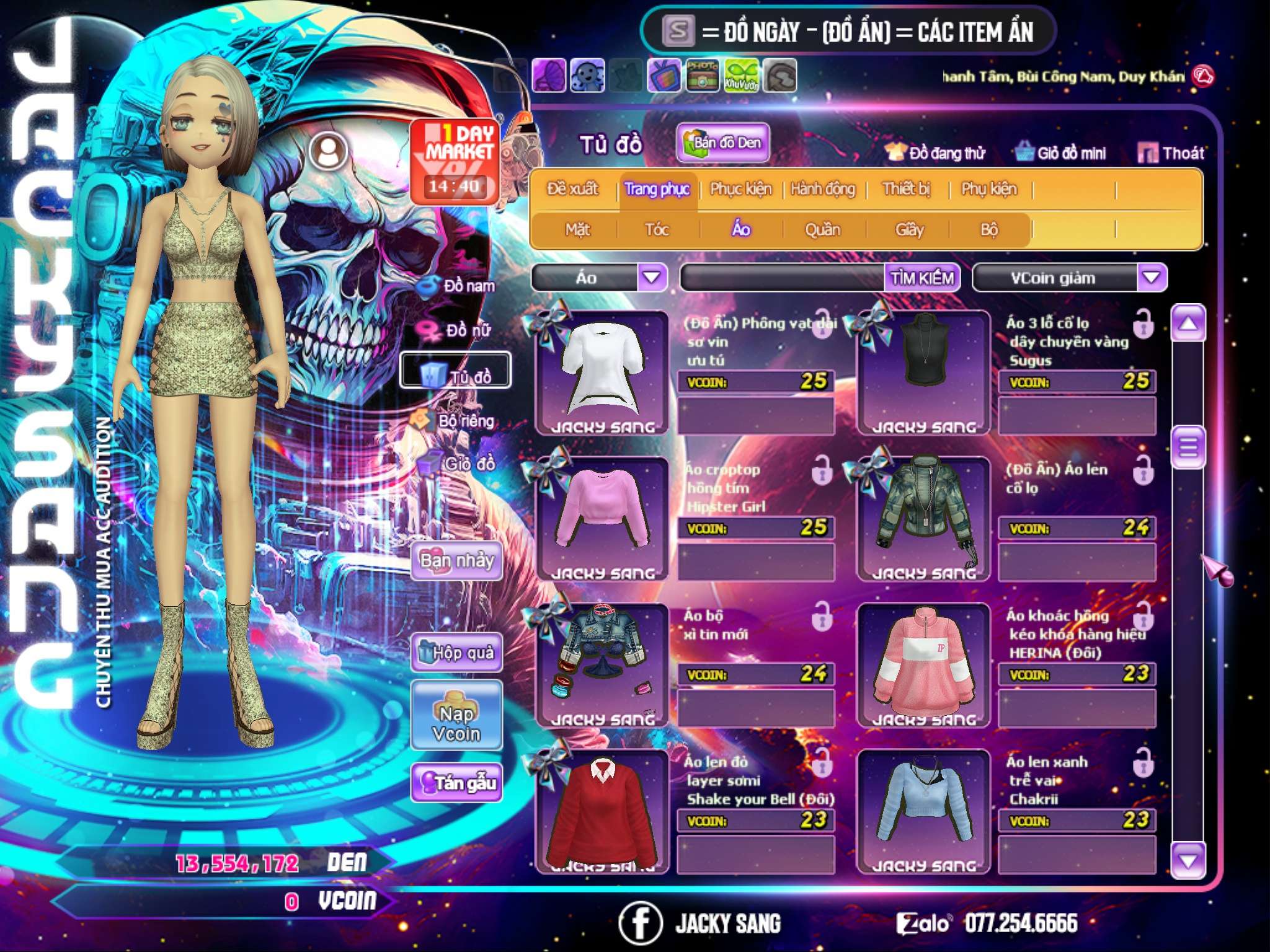Click the TÌM KIẾM search button

pos(921,278)
